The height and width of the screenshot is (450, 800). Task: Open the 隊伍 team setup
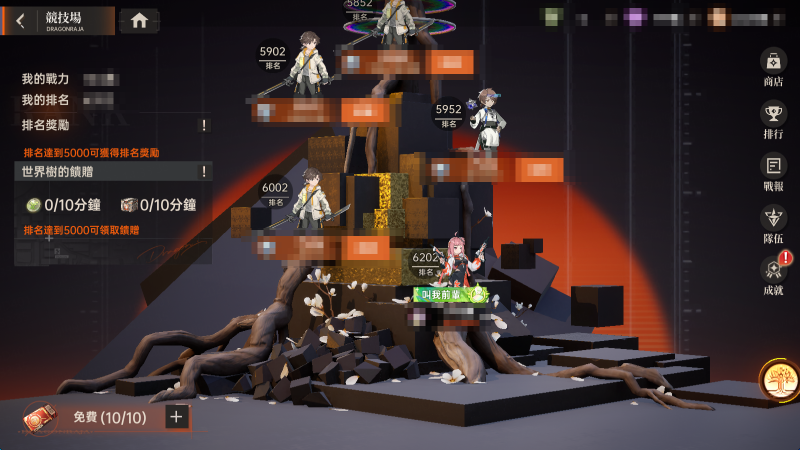[x=773, y=225]
